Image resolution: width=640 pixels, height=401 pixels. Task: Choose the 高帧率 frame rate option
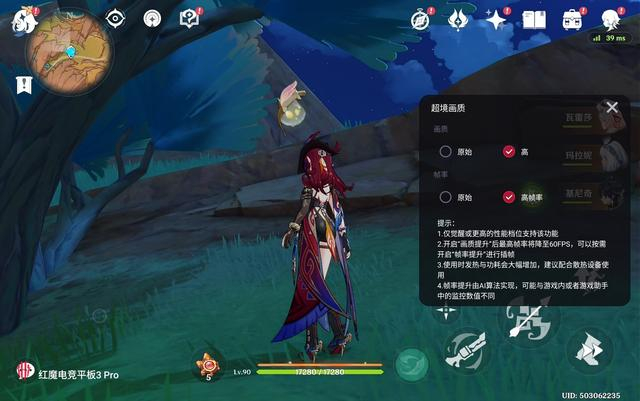click(509, 197)
